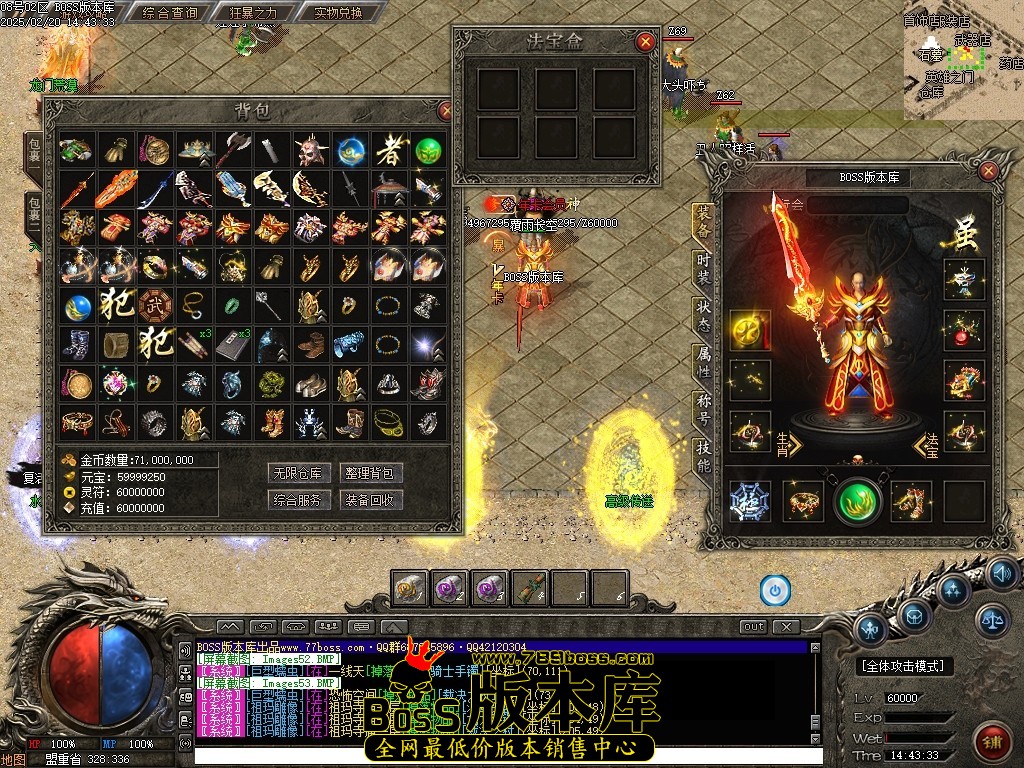Click the green flame orb equipment slot
The width and height of the screenshot is (1024, 768).
point(857,502)
